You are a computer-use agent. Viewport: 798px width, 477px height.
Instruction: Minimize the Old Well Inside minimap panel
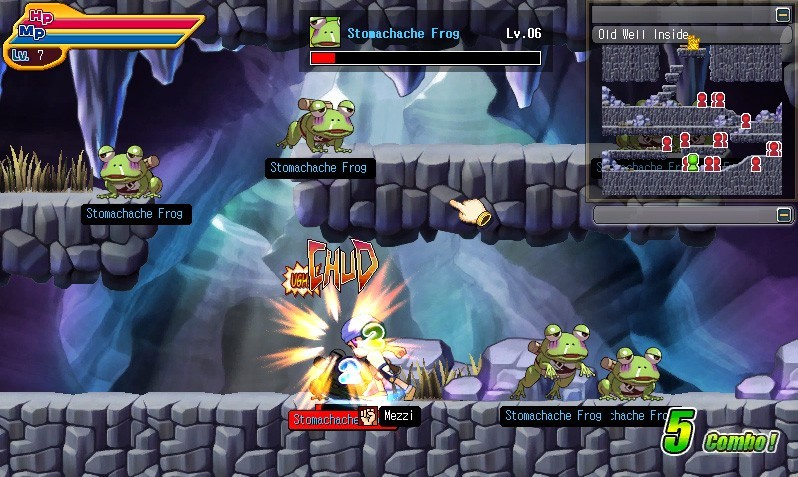[x=782, y=15]
